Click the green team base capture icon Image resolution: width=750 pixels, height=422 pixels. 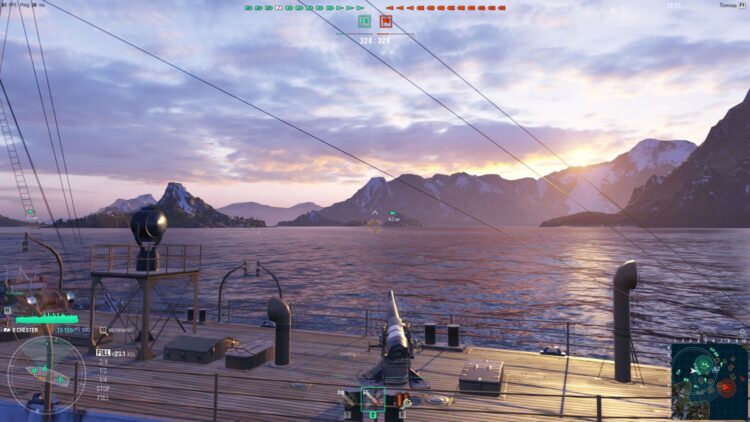[x=364, y=21]
